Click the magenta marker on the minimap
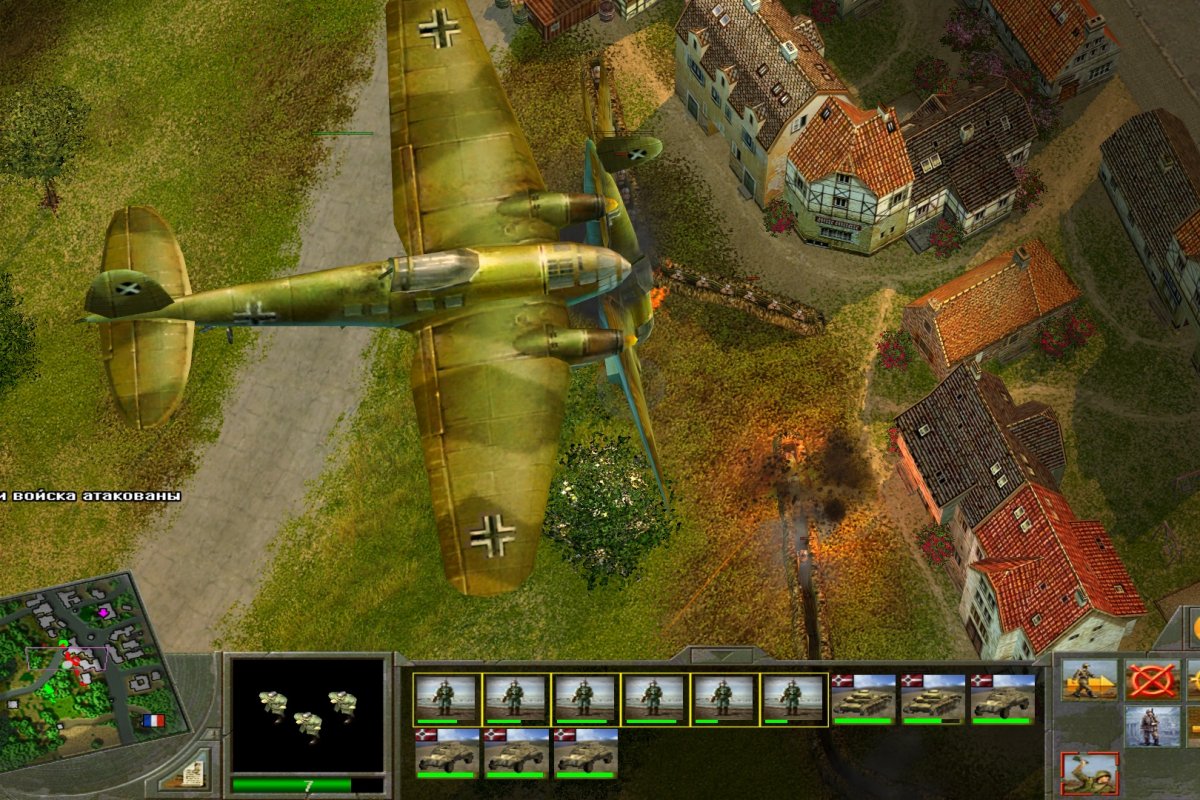The height and width of the screenshot is (800, 1200). 102,611
